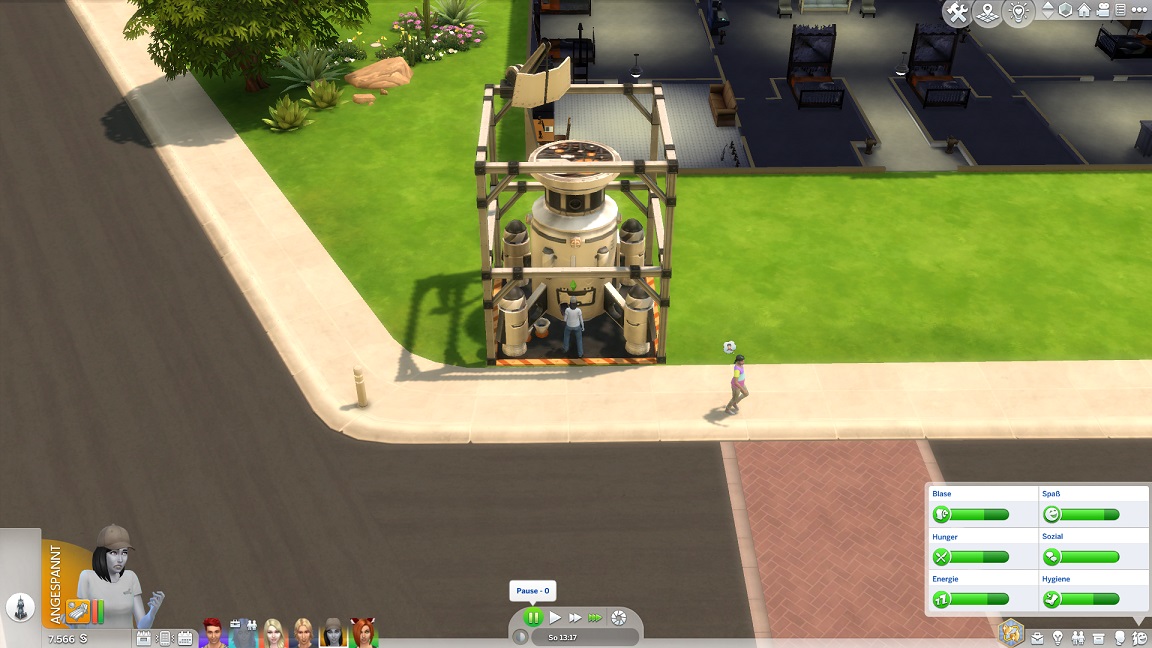Toggle the walls view cube icon
The width and height of the screenshot is (1152, 648).
tap(1066, 11)
